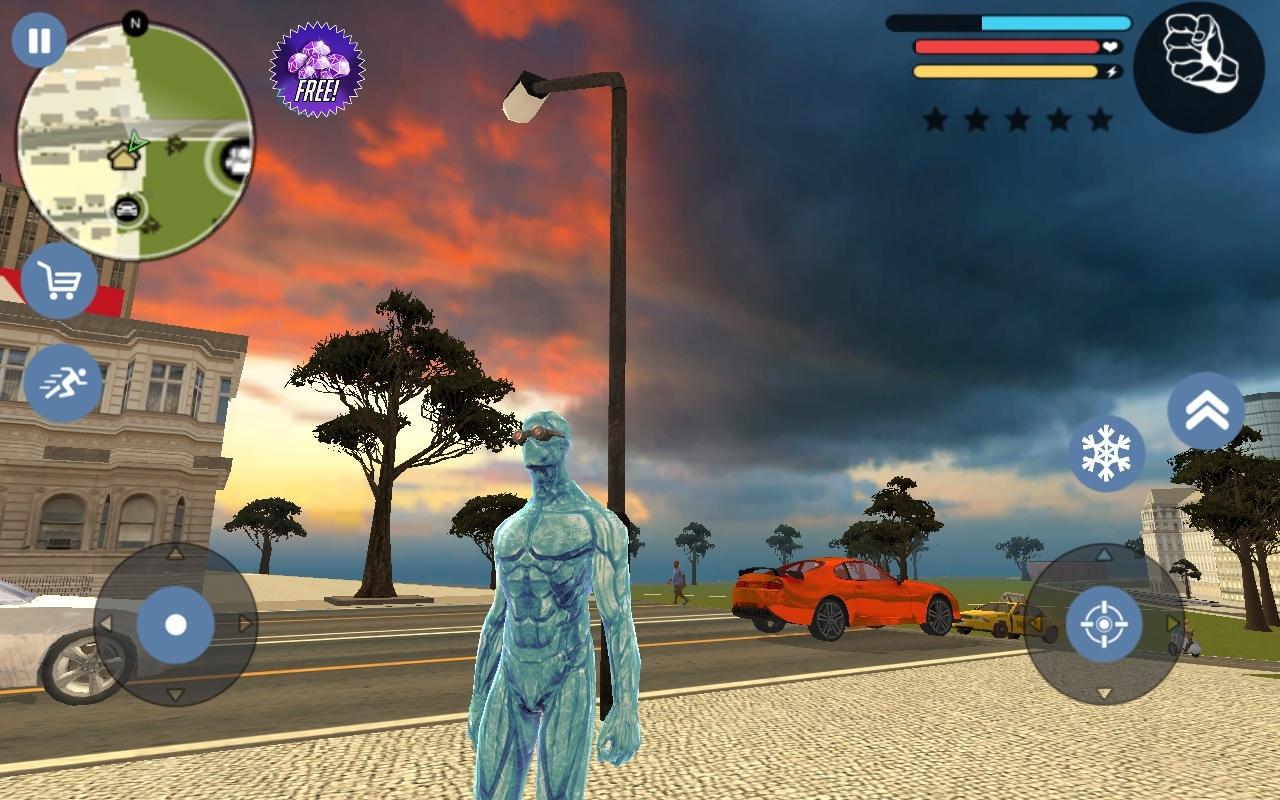Screen dimensions: 1280x800
Task: Activate the snowflake freeze ability
Action: coord(1106,453)
